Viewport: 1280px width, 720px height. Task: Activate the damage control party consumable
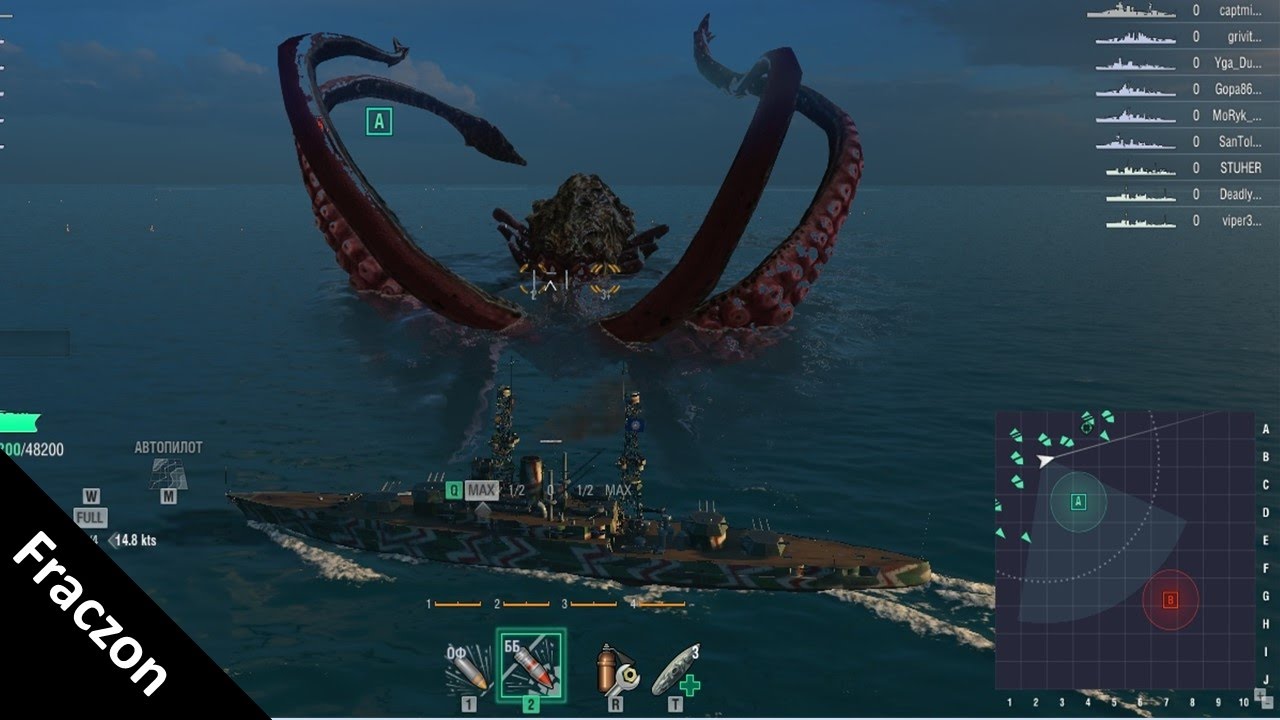pos(614,670)
